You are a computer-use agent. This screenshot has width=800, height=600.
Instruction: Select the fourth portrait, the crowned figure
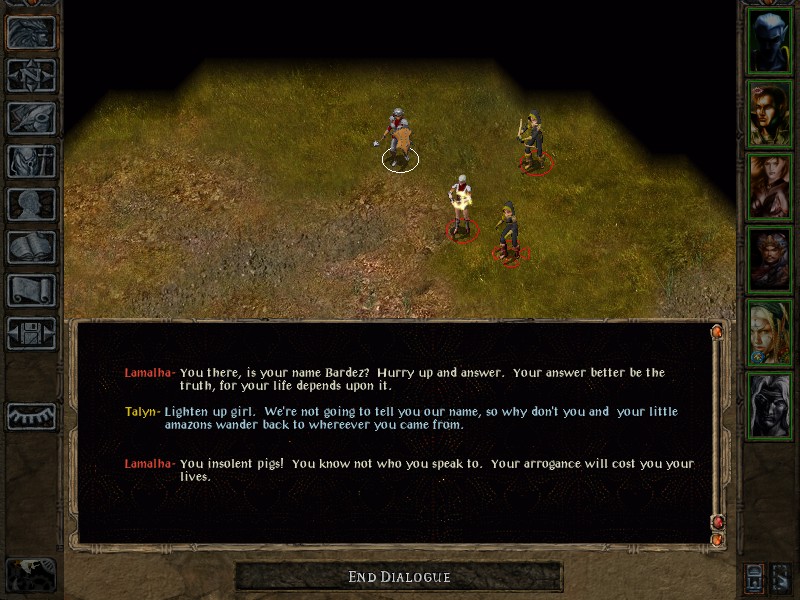(x=770, y=260)
